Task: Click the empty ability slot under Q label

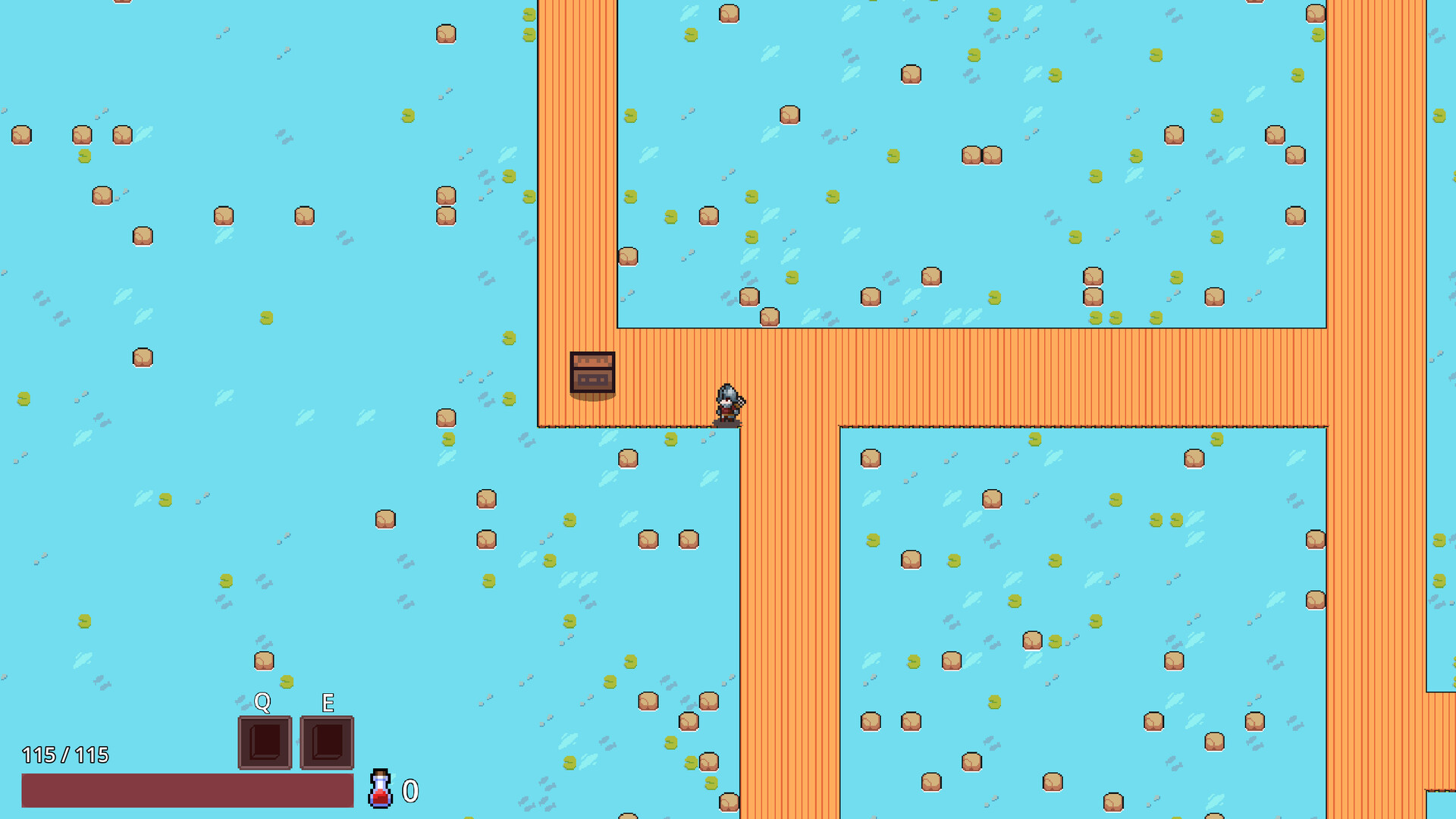Action: point(264,742)
